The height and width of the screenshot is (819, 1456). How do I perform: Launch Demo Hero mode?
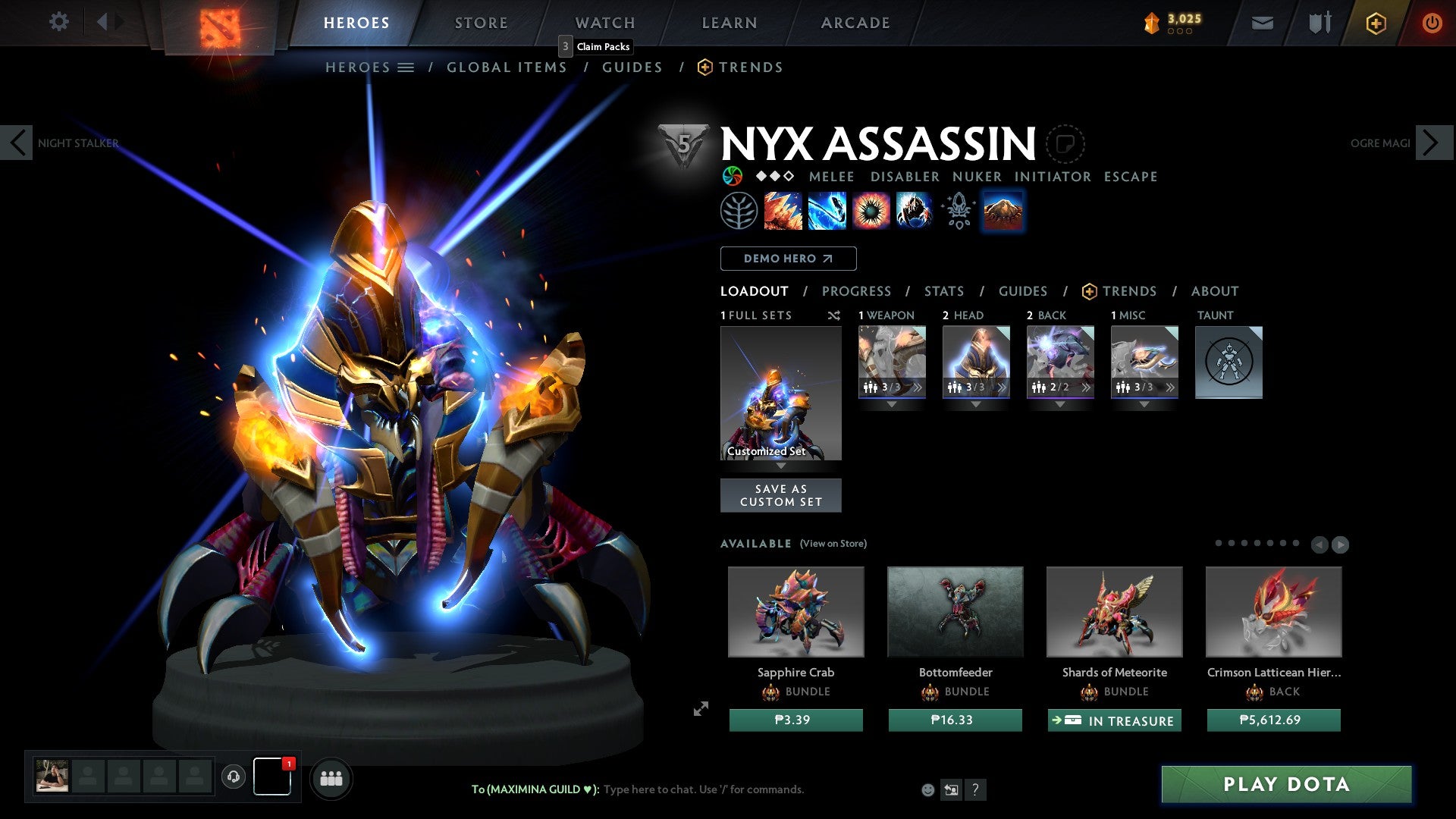pyautogui.click(x=788, y=259)
